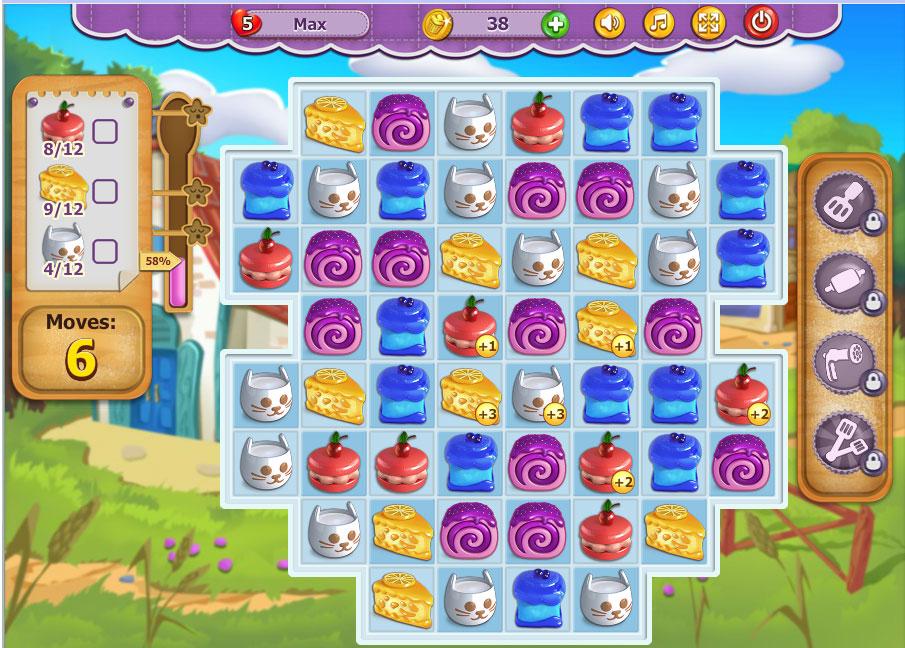Select the locked rolling pin booster
This screenshot has width=905, height=648.
pos(844,283)
